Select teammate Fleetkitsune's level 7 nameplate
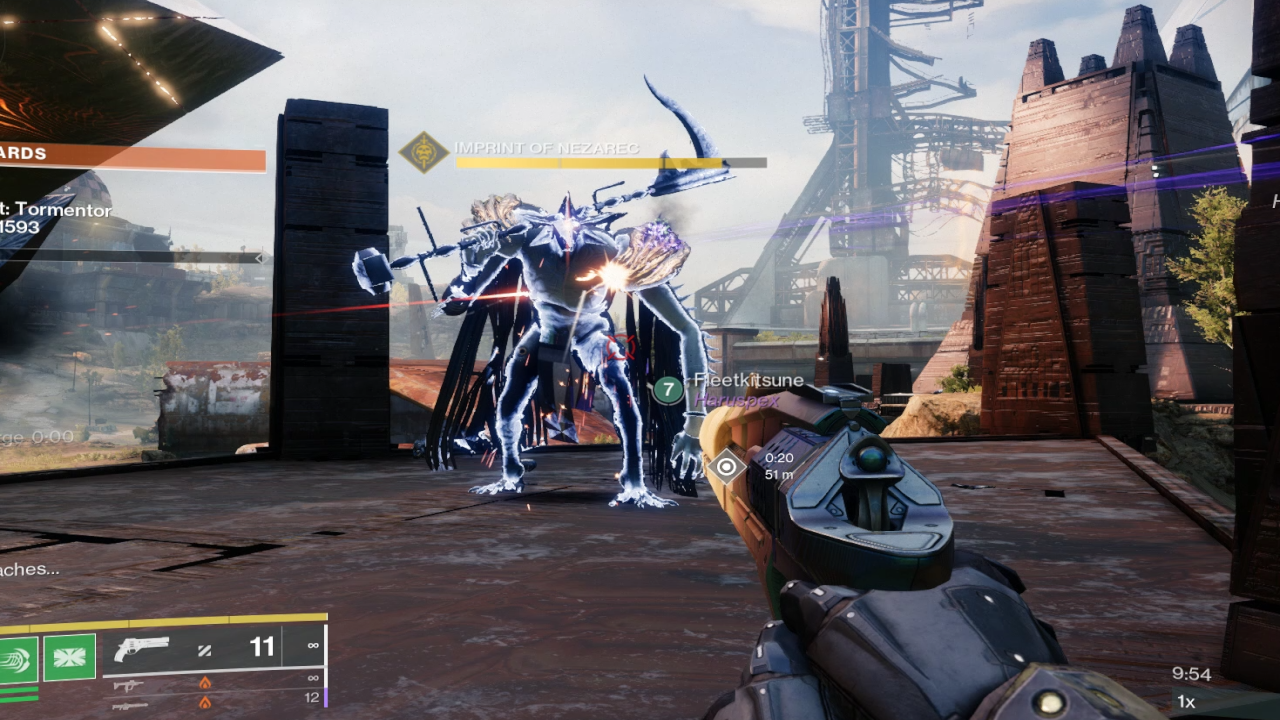Viewport: 1280px width, 720px height. (668, 390)
